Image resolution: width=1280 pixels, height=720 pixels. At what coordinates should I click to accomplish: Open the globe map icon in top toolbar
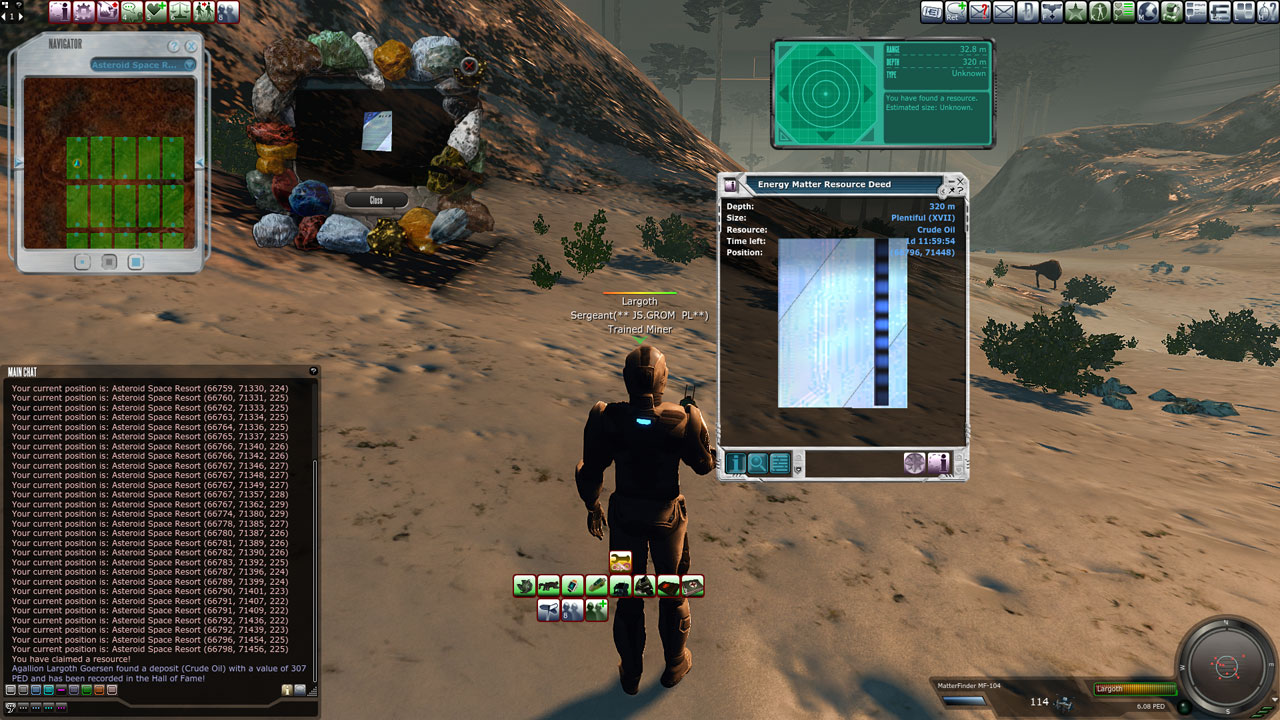(x=1148, y=12)
